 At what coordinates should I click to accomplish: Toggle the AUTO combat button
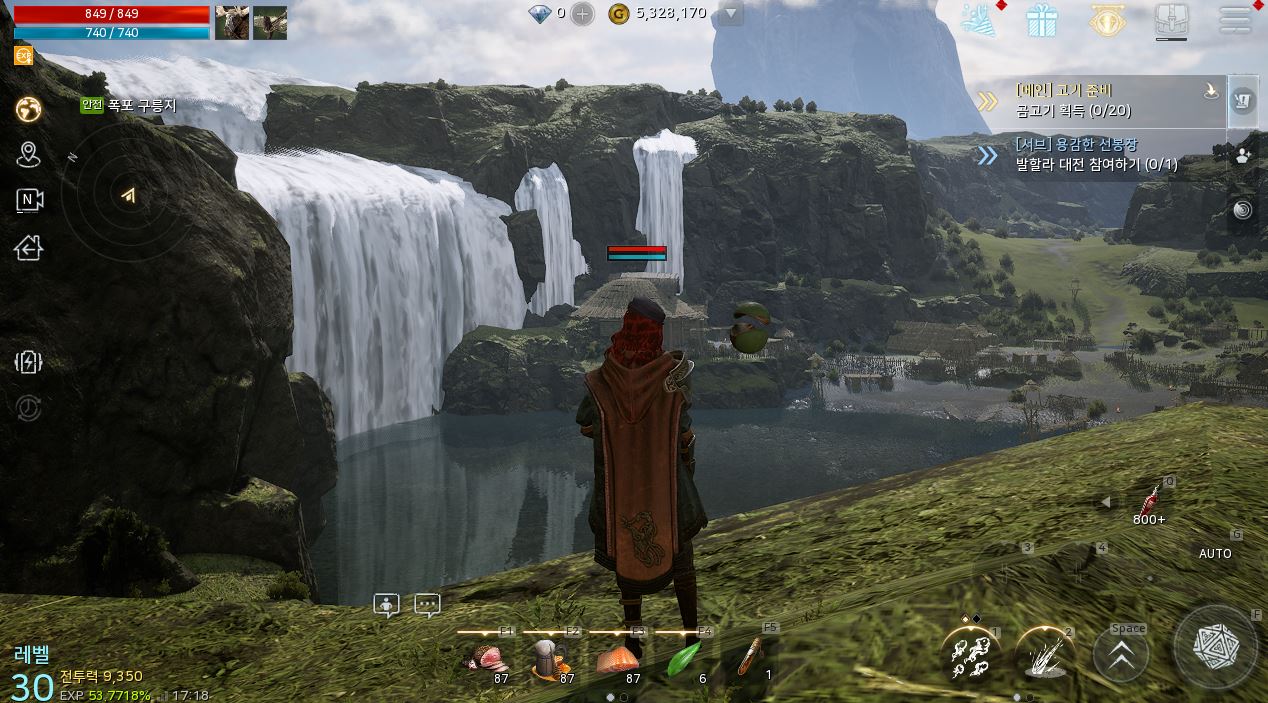[1215, 553]
